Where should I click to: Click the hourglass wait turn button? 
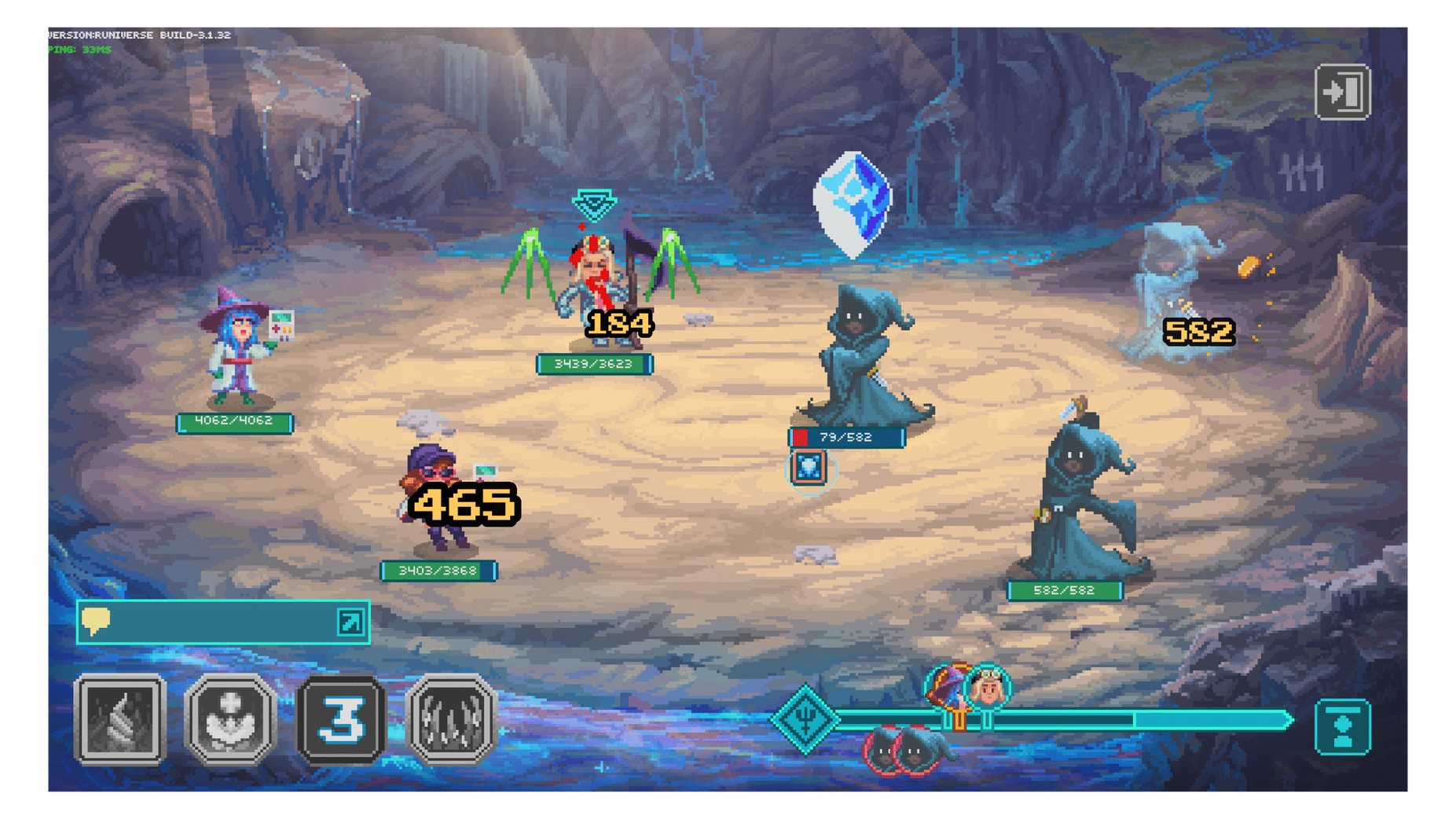tap(1342, 726)
